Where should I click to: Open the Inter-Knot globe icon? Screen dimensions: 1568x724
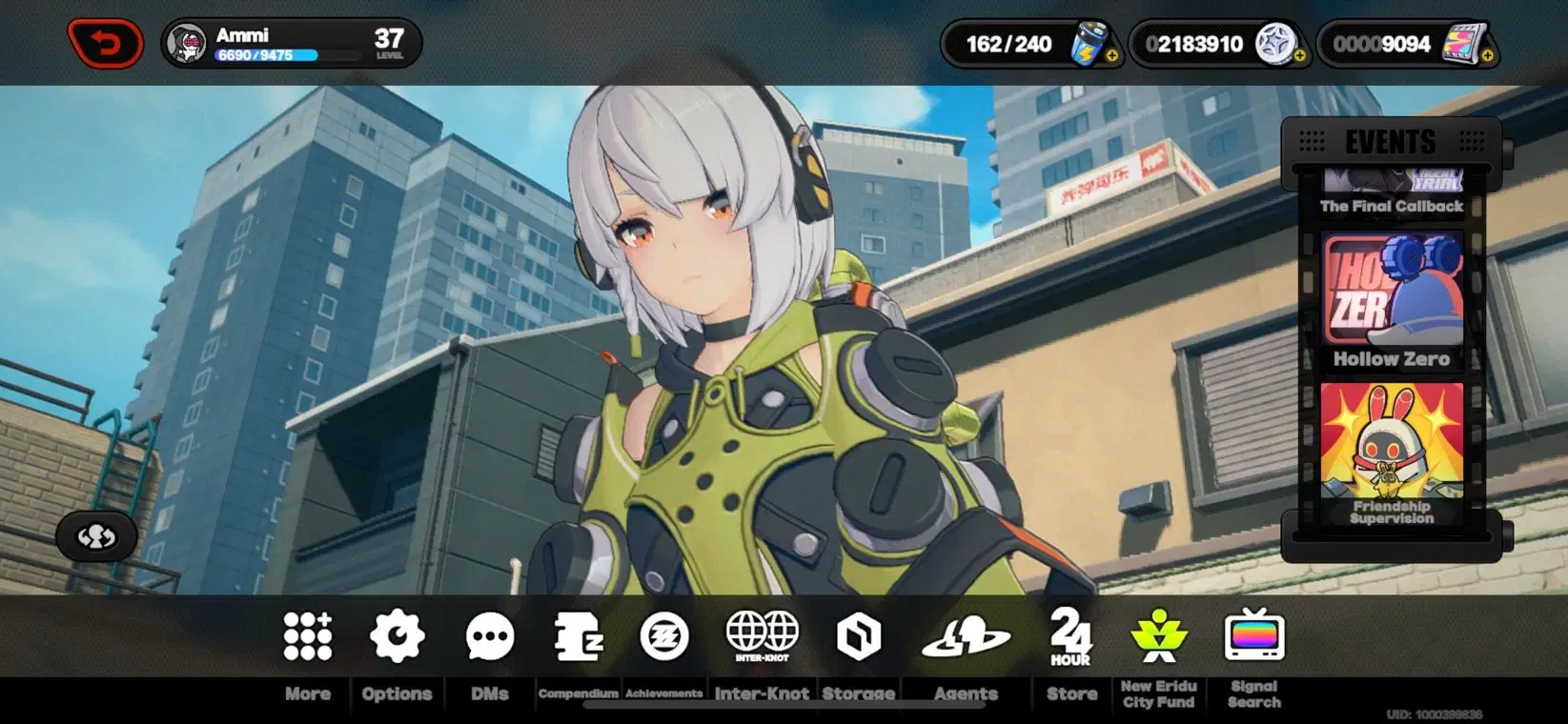tap(760, 633)
